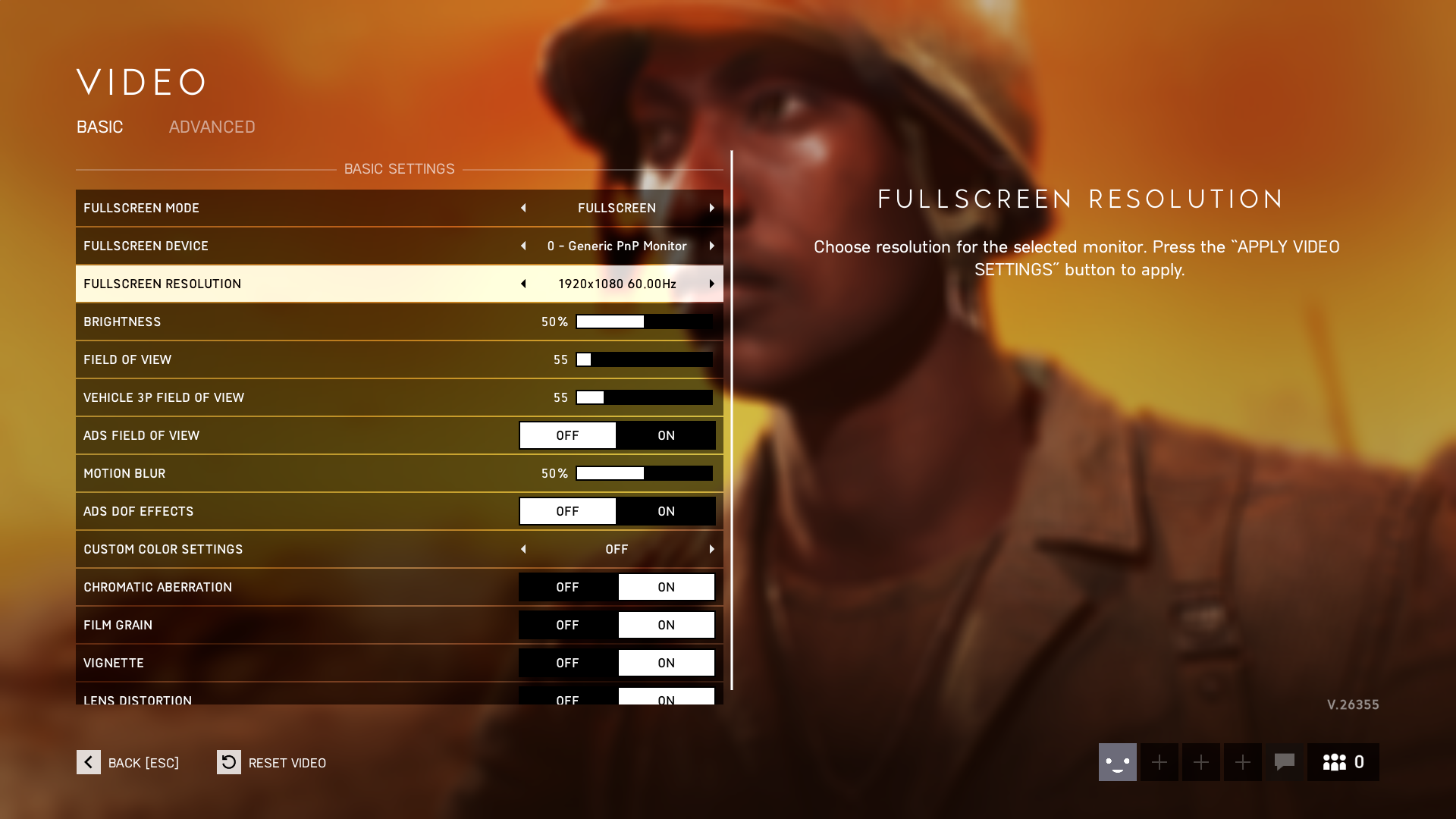Click left arrow on Fullscreen Device
Screen dimensions: 1456x819
click(x=523, y=246)
